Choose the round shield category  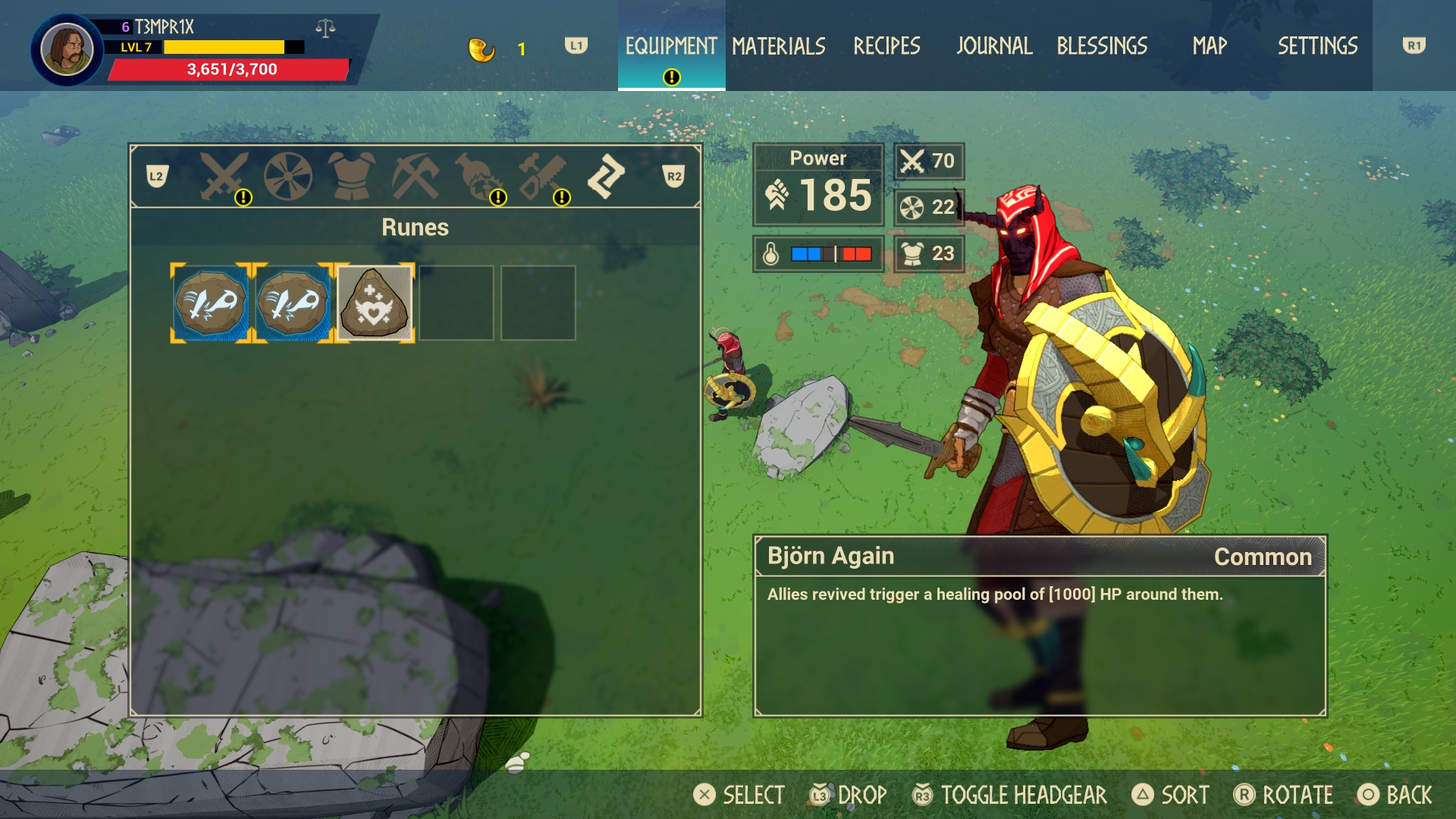(288, 177)
